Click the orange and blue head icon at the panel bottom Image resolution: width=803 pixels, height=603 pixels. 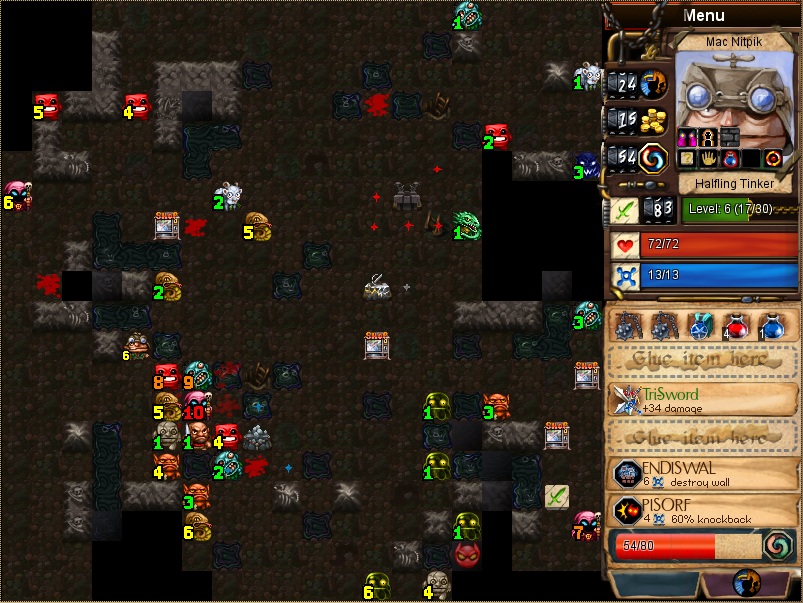click(744, 583)
